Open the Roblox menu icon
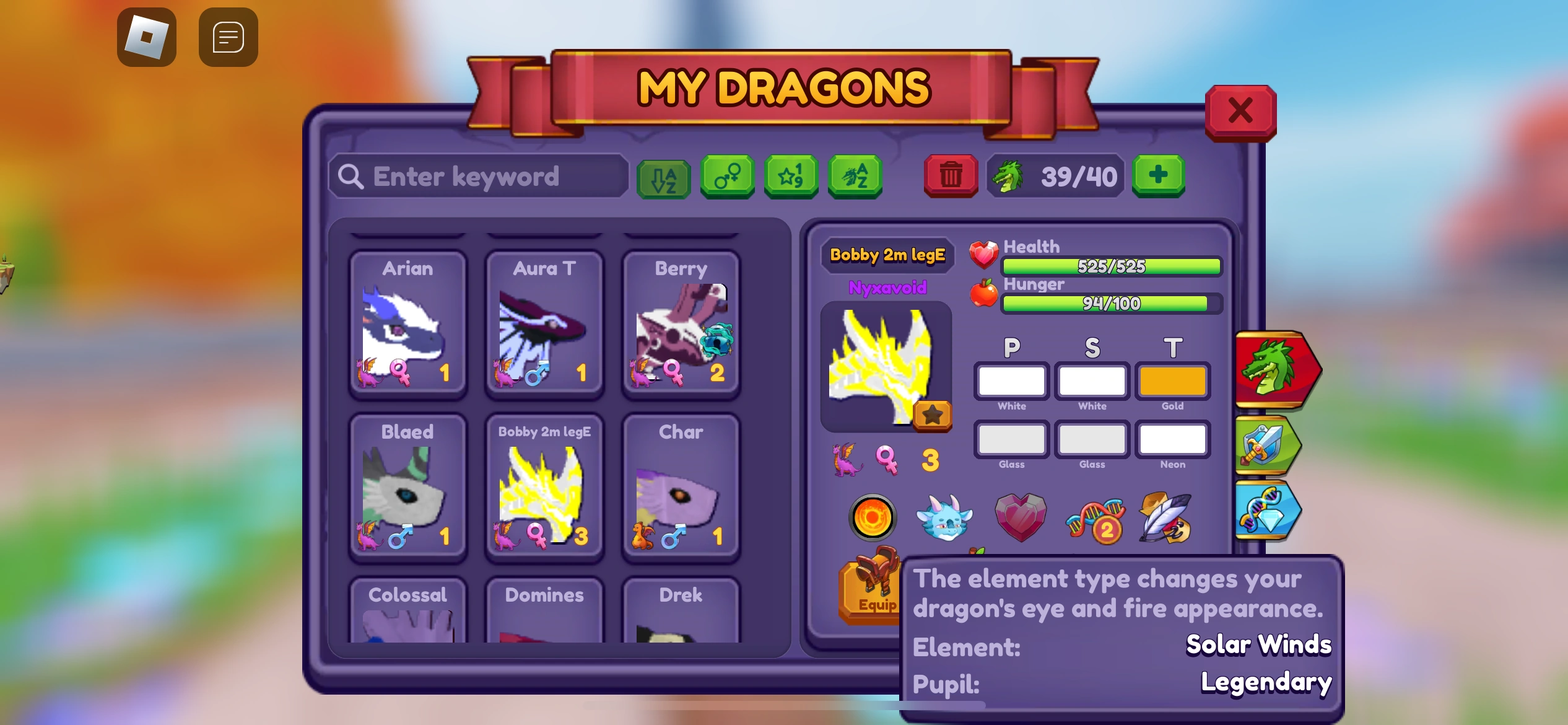 [147, 37]
